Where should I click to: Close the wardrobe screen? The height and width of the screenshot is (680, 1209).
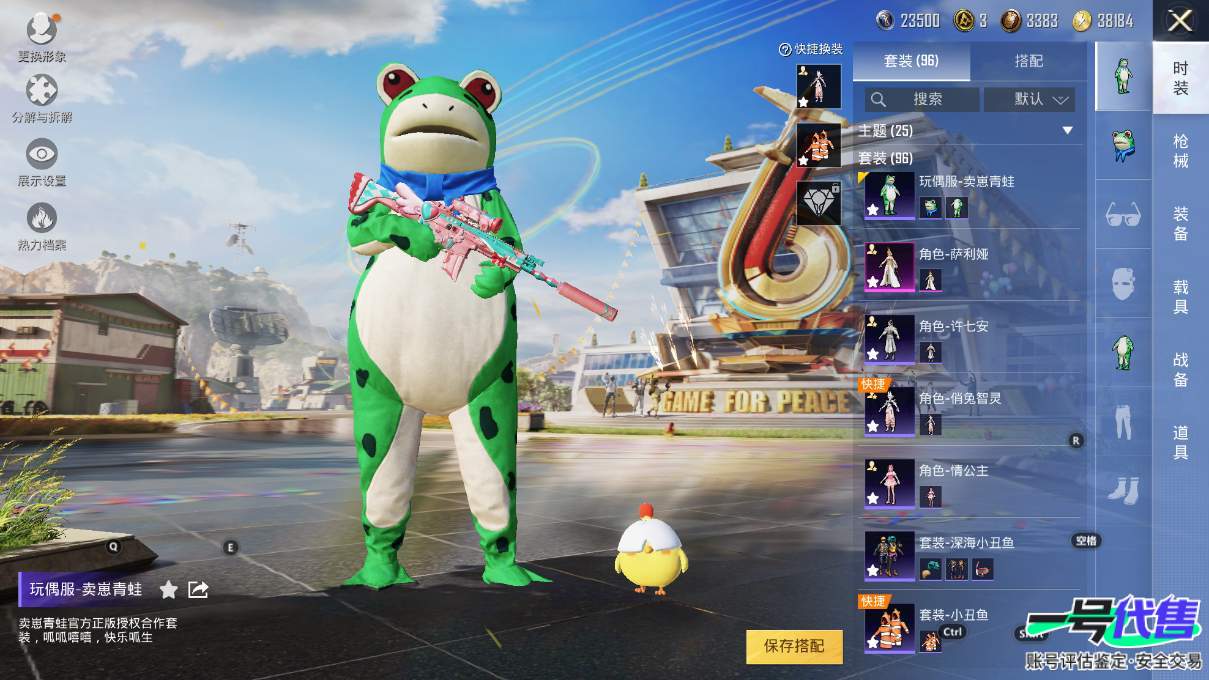pyautogui.click(x=1180, y=20)
